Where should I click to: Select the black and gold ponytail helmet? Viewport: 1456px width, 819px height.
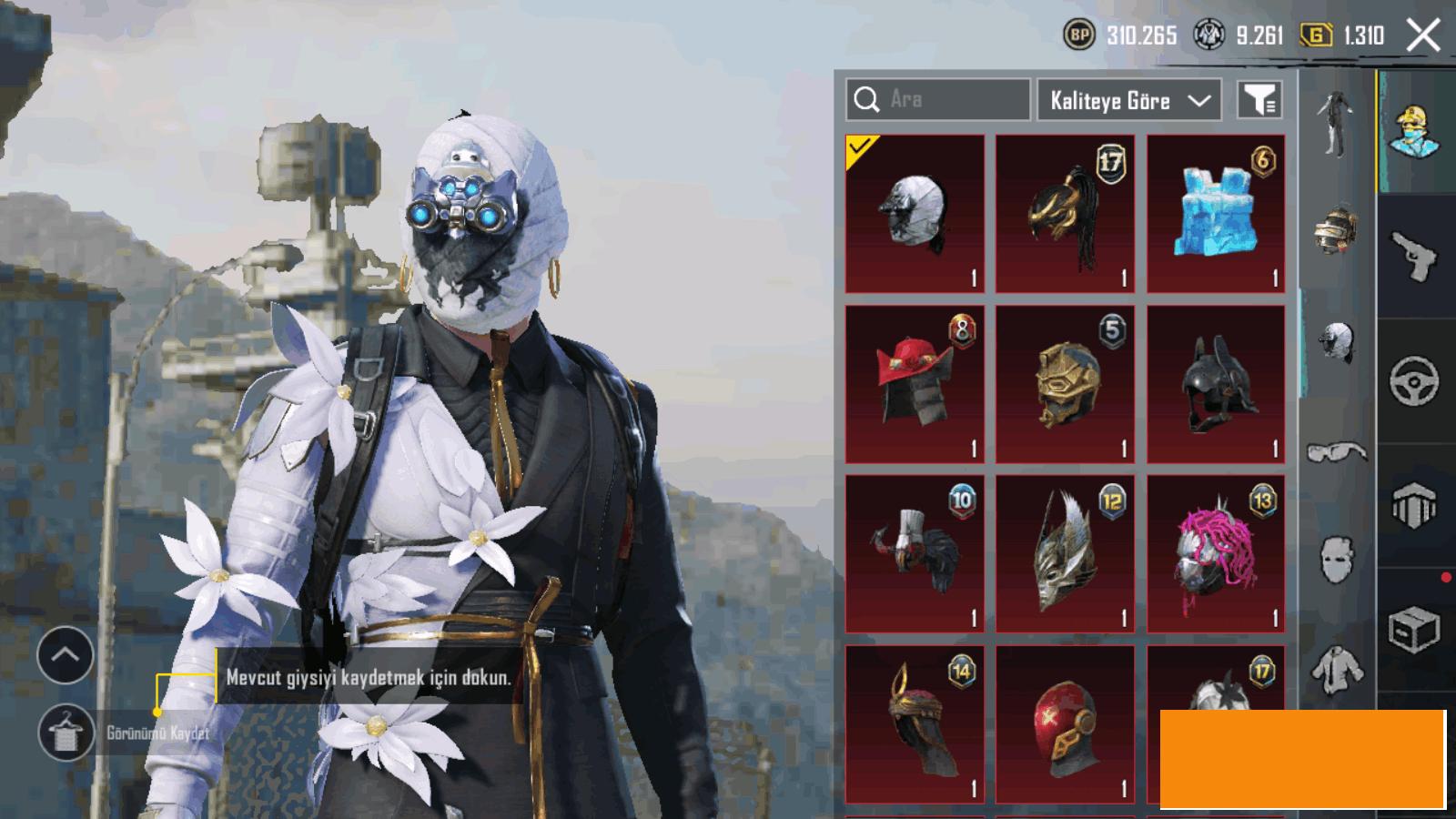pyautogui.click(x=1065, y=214)
